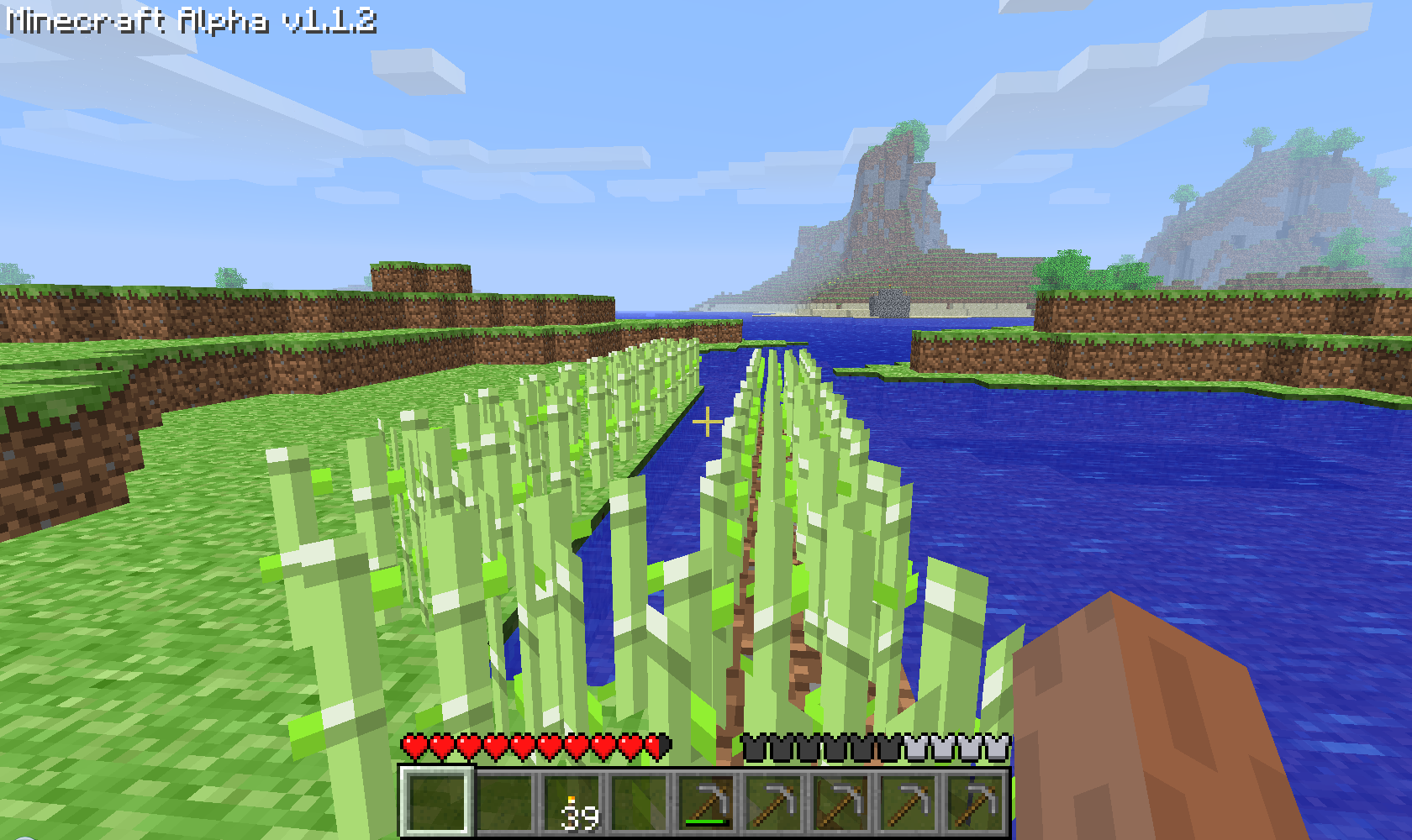
Task: Click the highlighted empty hotbar slot
Action: pyautogui.click(x=436, y=801)
